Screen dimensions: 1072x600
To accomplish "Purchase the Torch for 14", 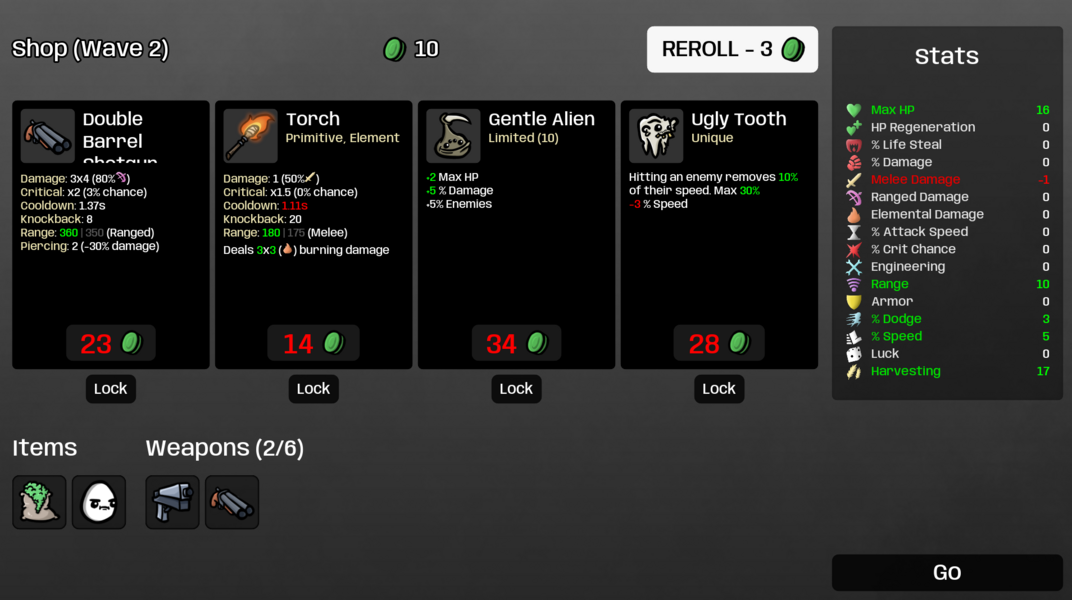I will 313,343.
